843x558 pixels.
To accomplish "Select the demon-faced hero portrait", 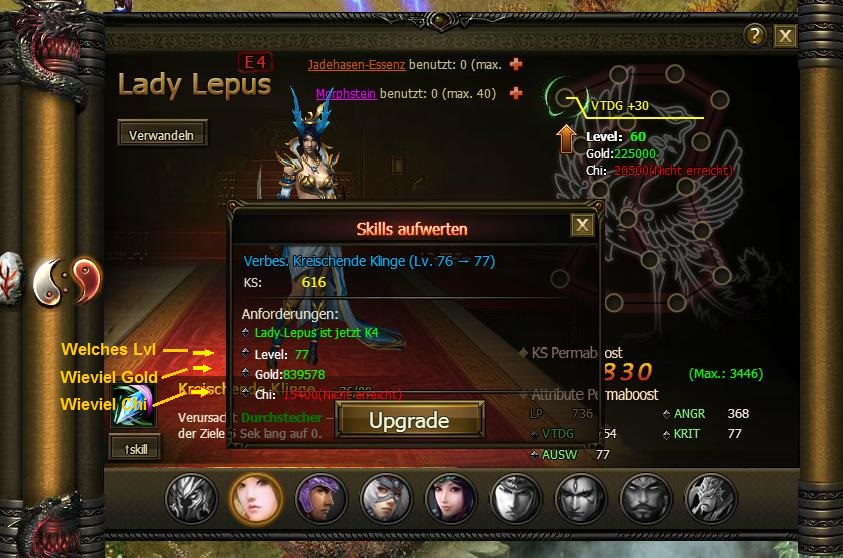I will pyautogui.click(x=711, y=498).
